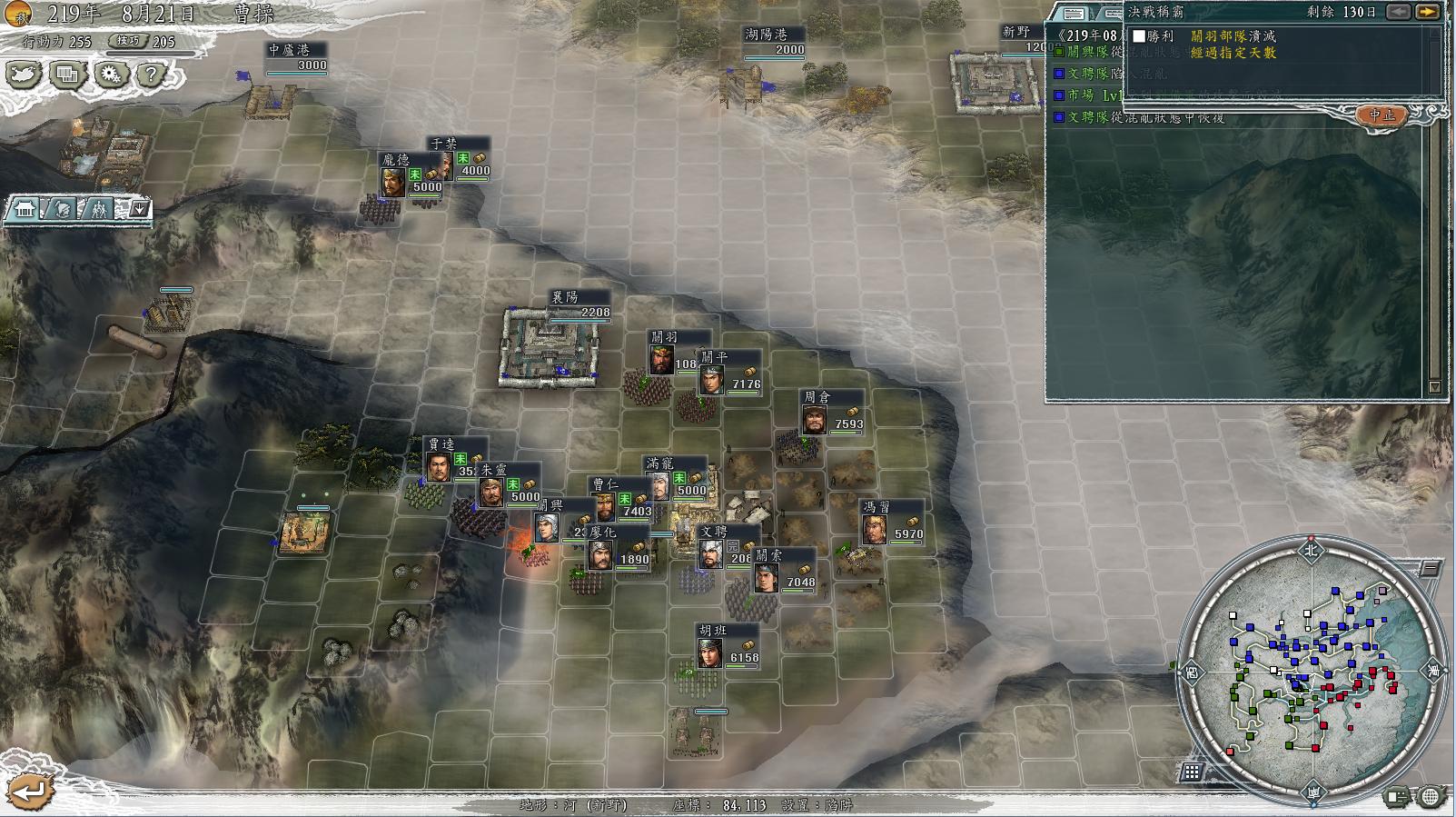Screen dimensions: 1456x817
Task: Toggle the hex grid display button
Action: [1192, 772]
